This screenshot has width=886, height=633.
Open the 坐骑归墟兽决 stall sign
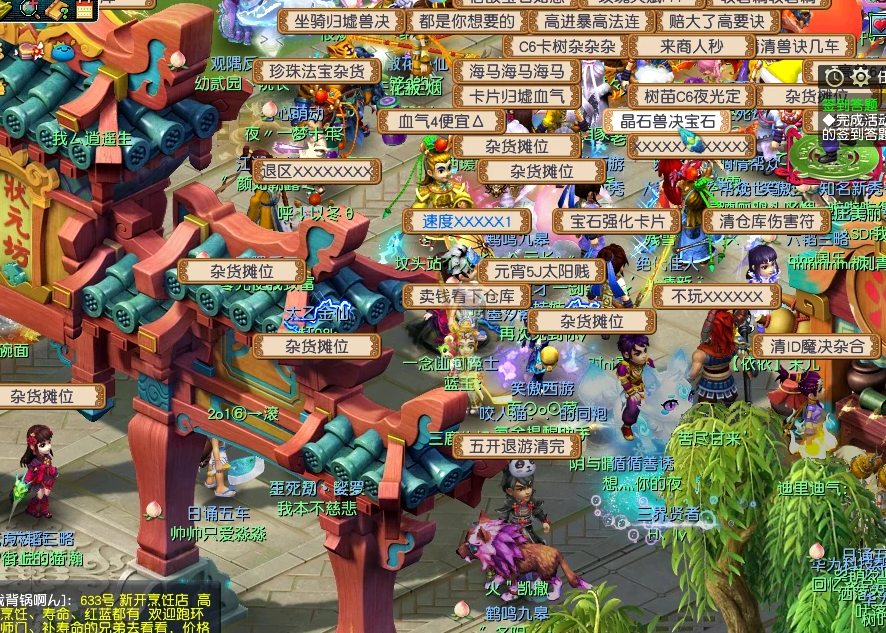pyautogui.click(x=340, y=21)
